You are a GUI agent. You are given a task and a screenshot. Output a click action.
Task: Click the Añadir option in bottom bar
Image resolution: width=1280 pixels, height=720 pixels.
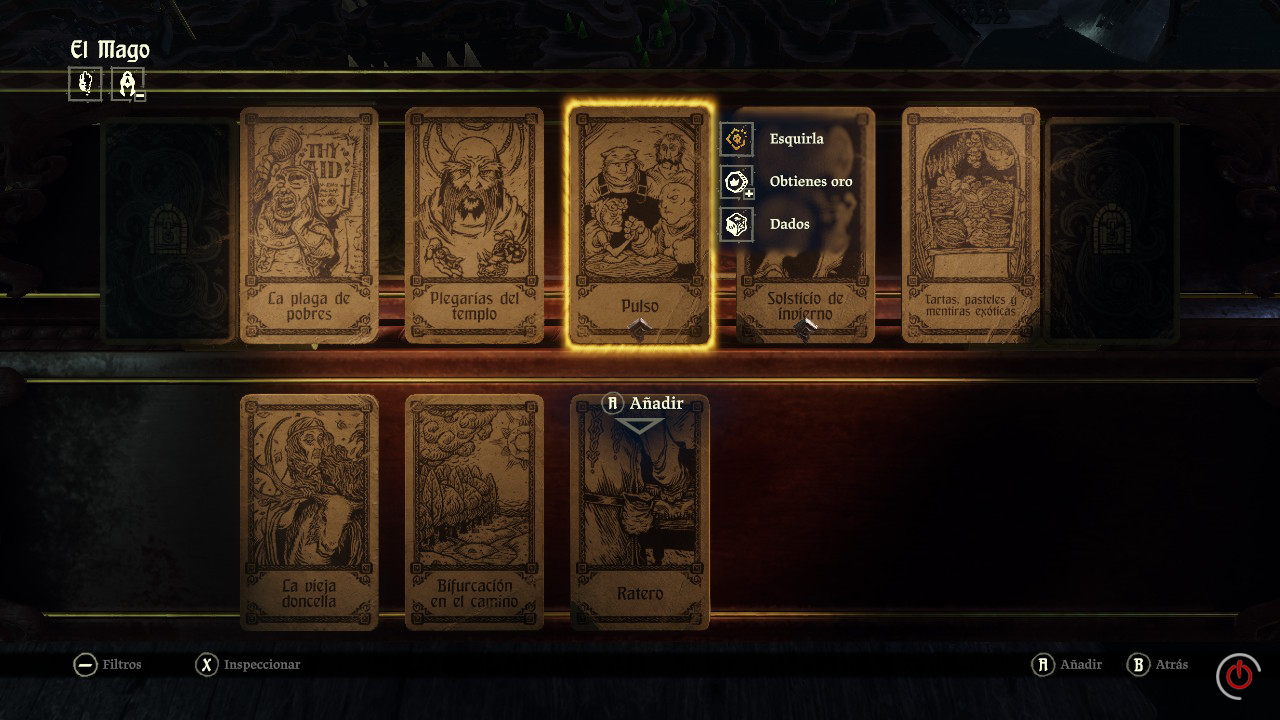pyautogui.click(x=1068, y=665)
